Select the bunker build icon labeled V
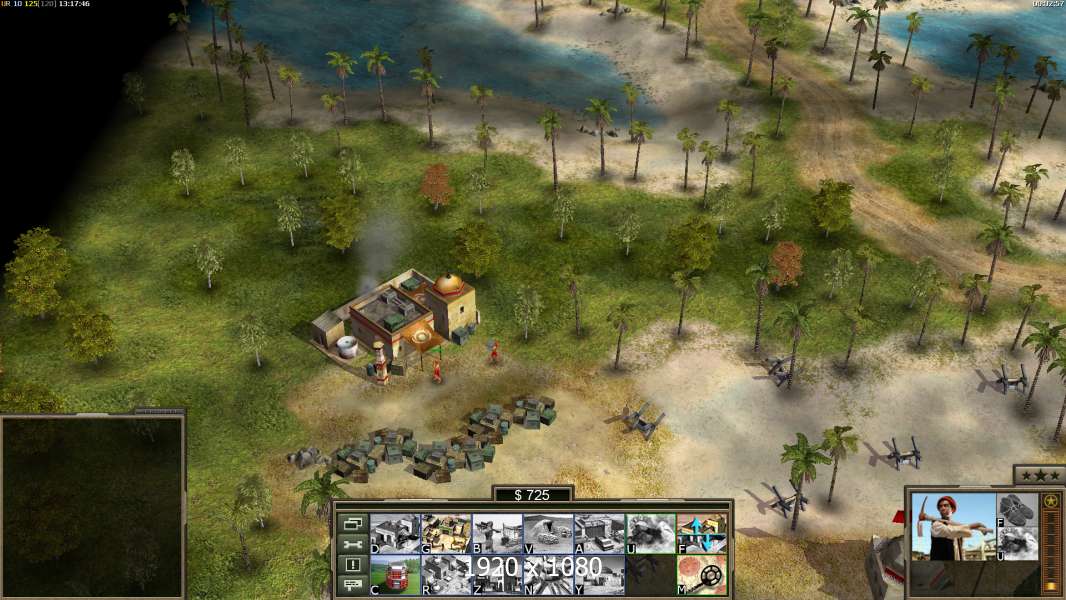This screenshot has width=1066, height=600. point(548,534)
